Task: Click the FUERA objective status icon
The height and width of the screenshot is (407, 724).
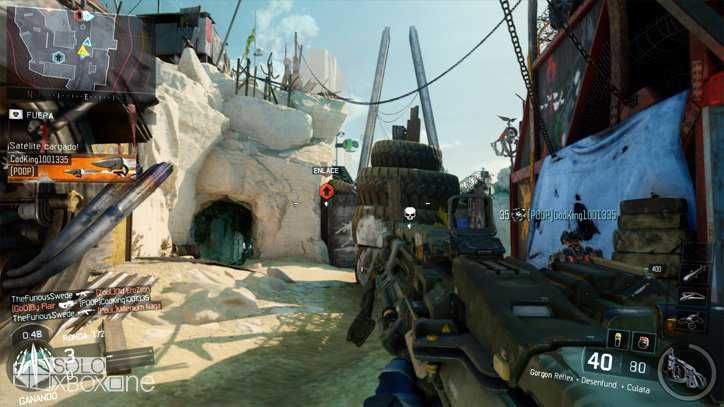Action: point(16,114)
